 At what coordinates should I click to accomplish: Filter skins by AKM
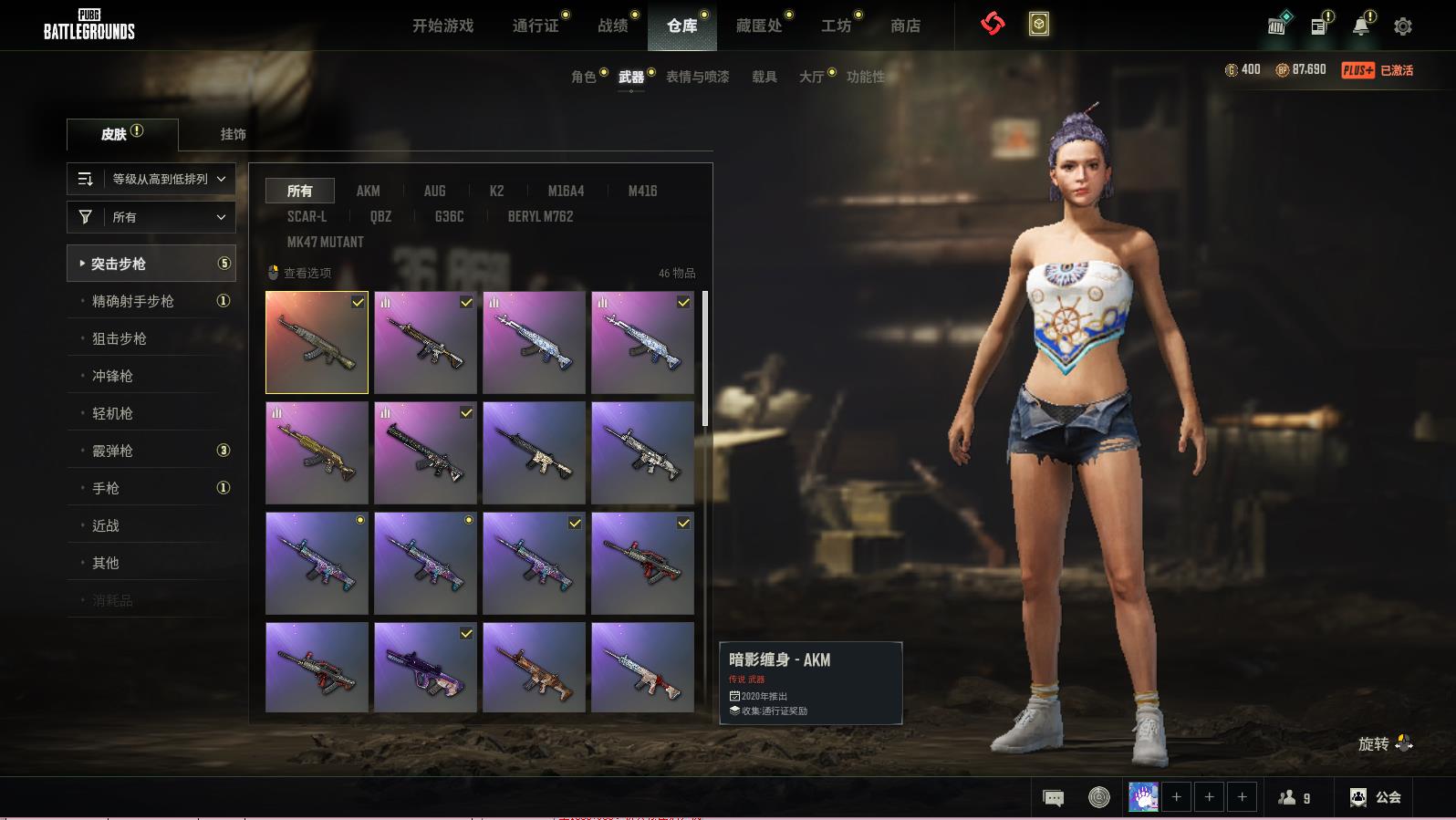click(x=368, y=191)
